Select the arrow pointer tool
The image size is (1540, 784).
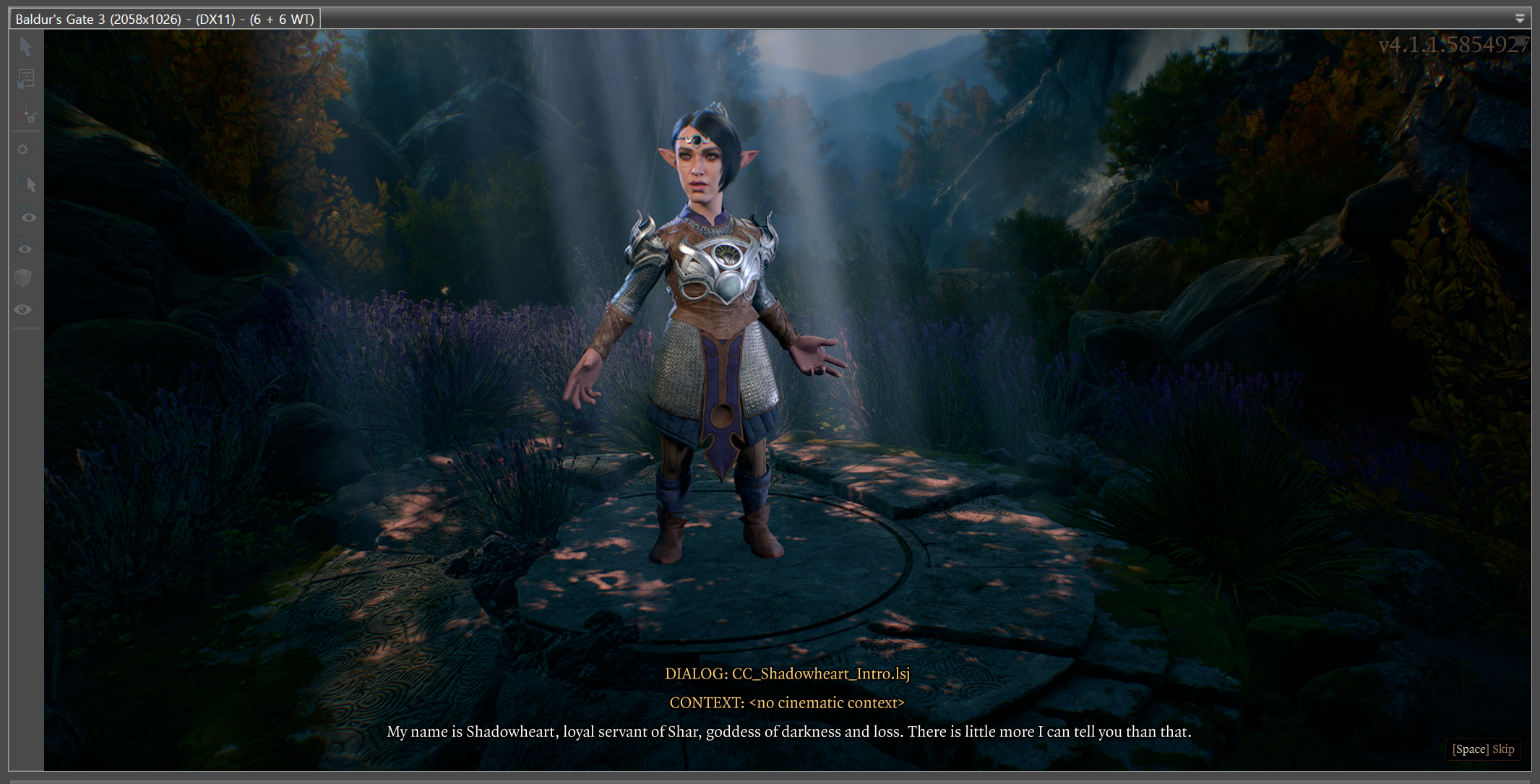click(x=26, y=47)
